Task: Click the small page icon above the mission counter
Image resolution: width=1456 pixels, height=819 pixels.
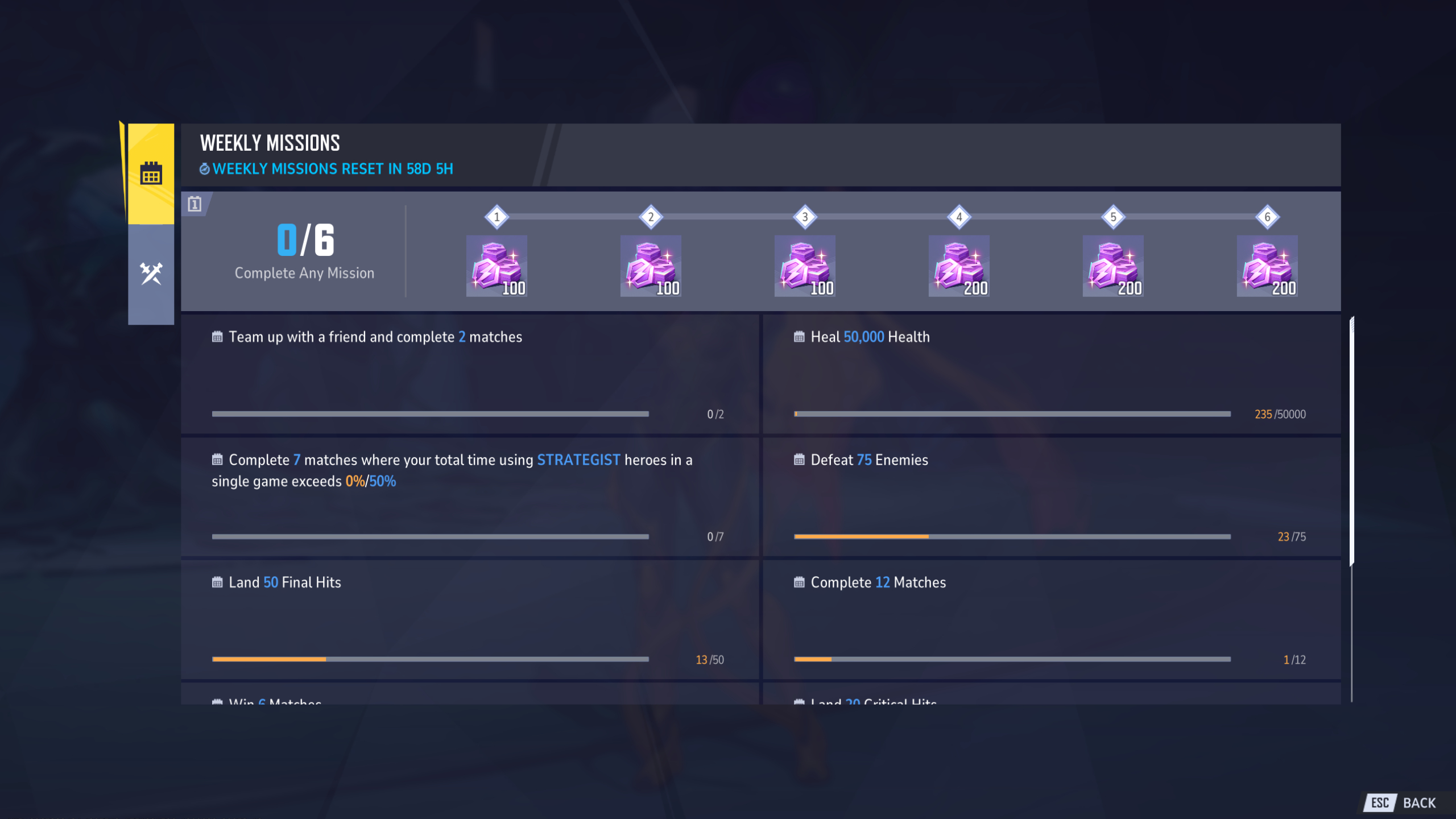Action: pyautogui.click(x=196, y=205)
